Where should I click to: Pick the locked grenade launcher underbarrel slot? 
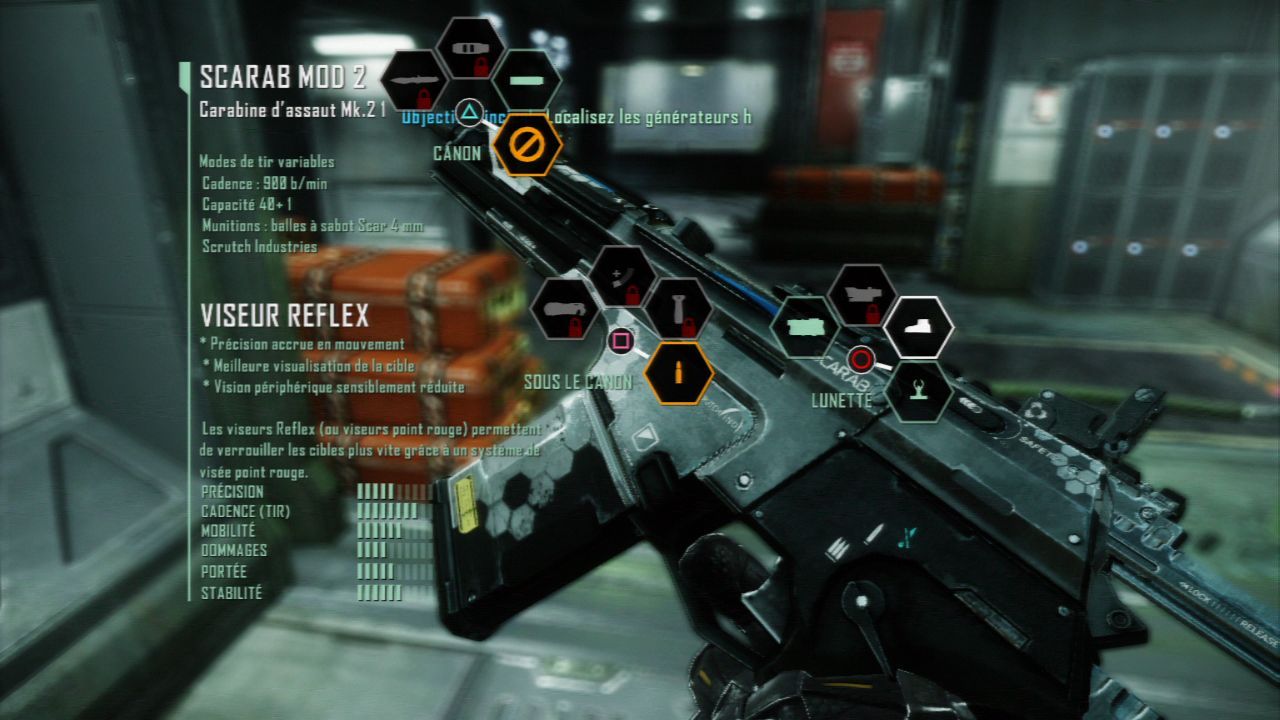point(565,309)
